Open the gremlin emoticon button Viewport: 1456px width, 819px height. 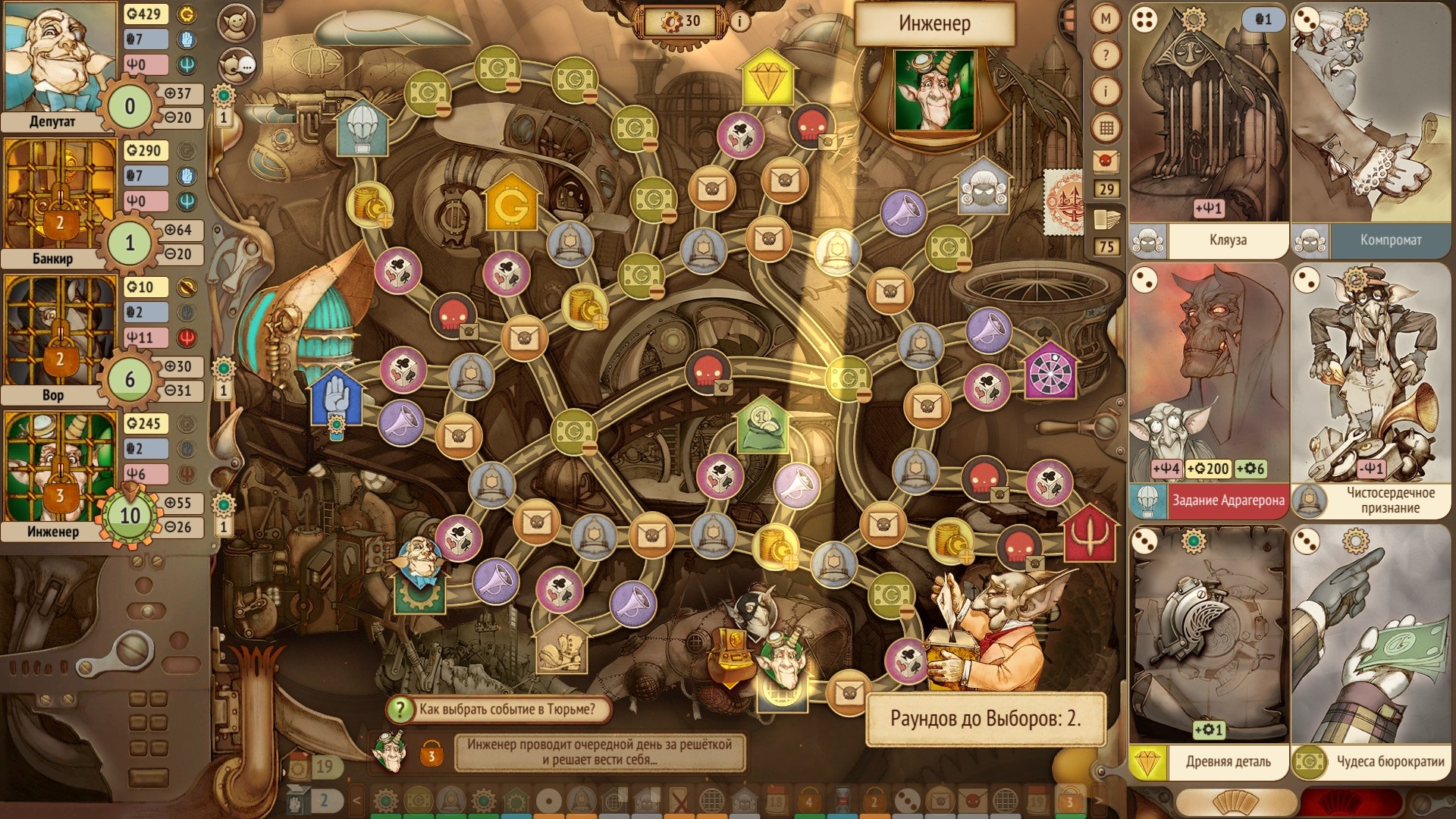pos(236,24)
